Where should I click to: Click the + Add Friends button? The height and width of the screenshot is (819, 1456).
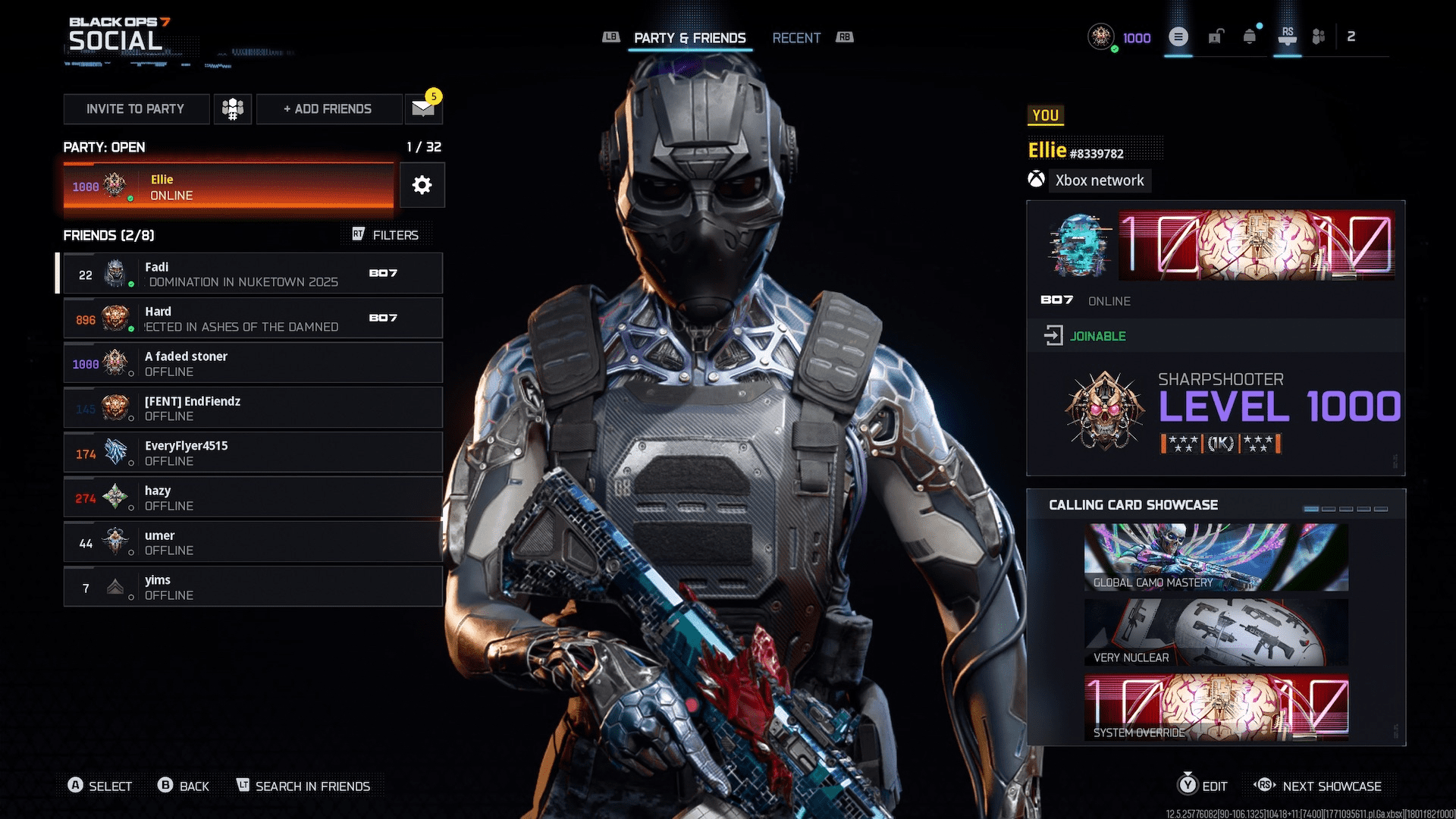328,108
